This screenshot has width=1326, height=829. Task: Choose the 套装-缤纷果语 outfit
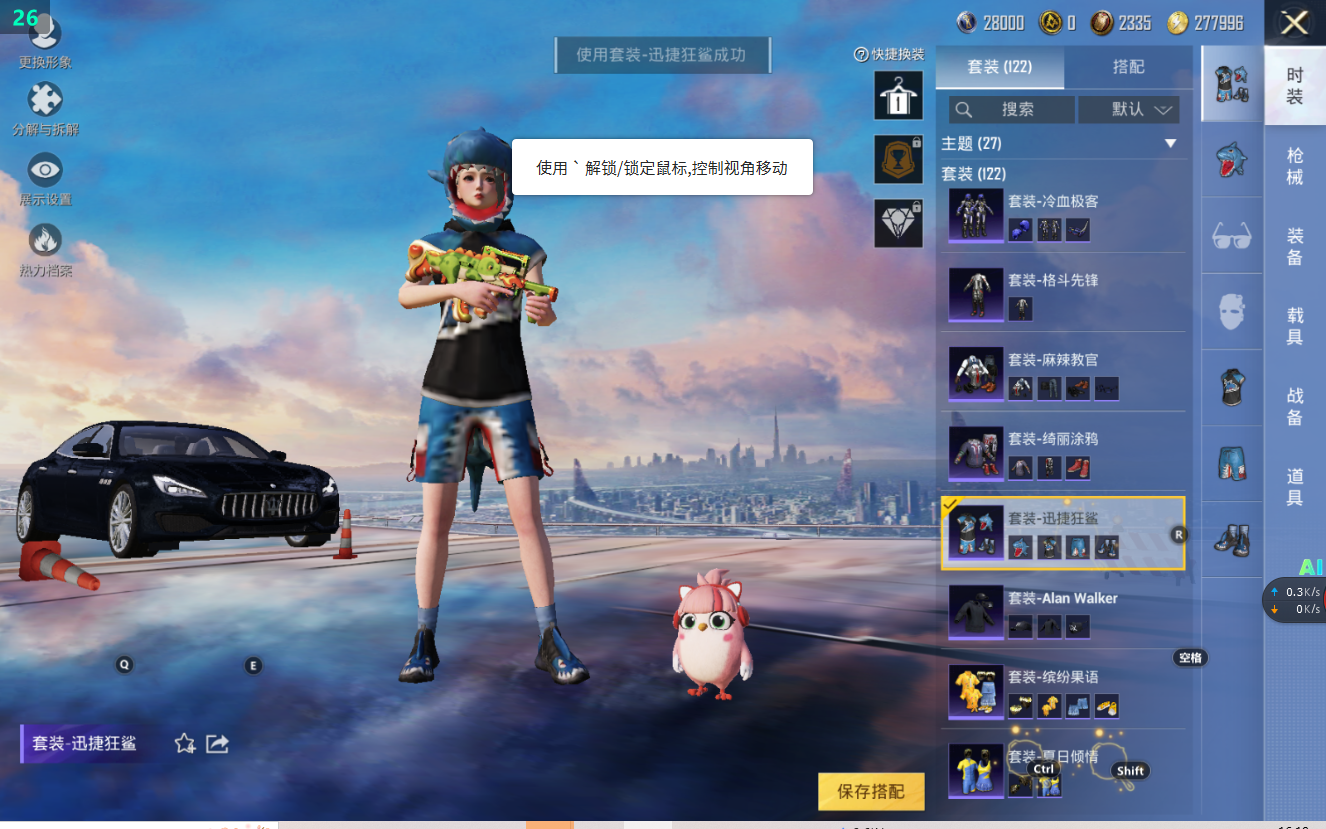1062,691
